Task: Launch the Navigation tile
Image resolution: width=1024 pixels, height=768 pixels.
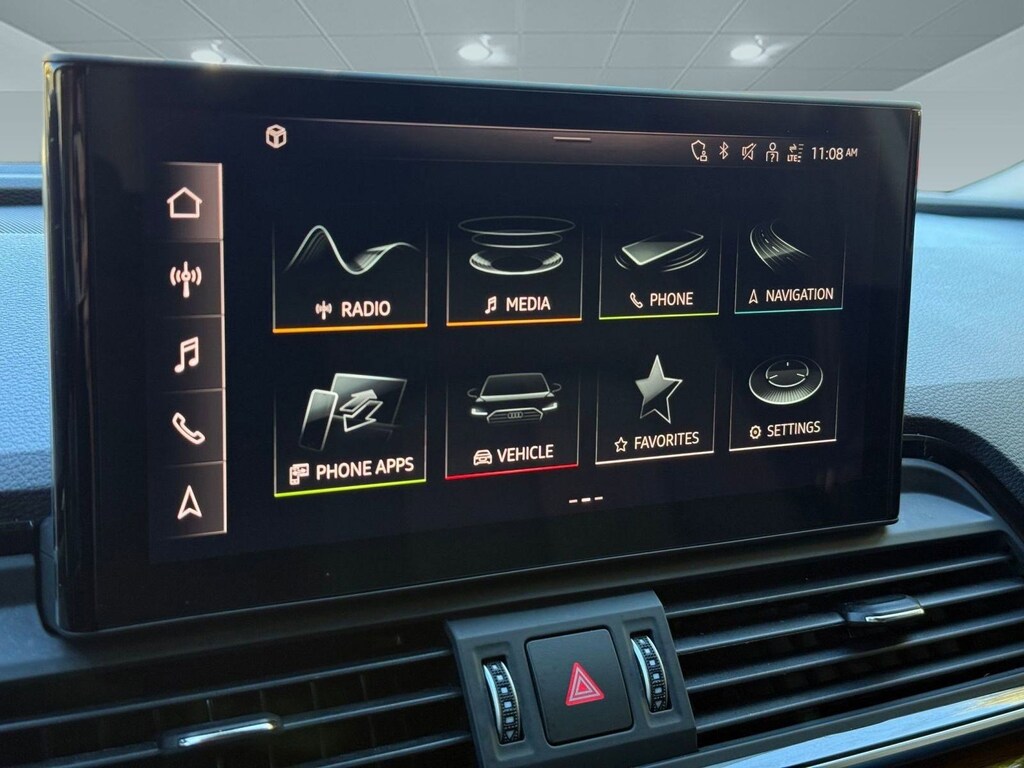Action: 789,264
